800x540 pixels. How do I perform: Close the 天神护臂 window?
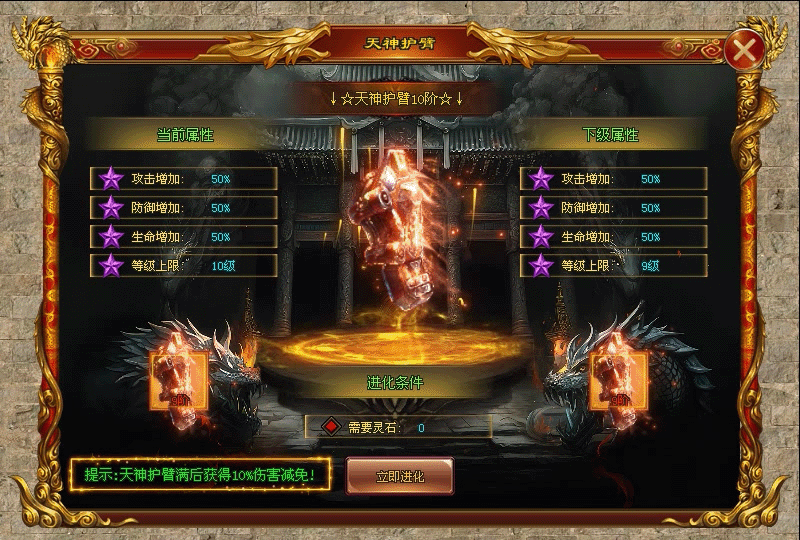click(x=743, y=51)
